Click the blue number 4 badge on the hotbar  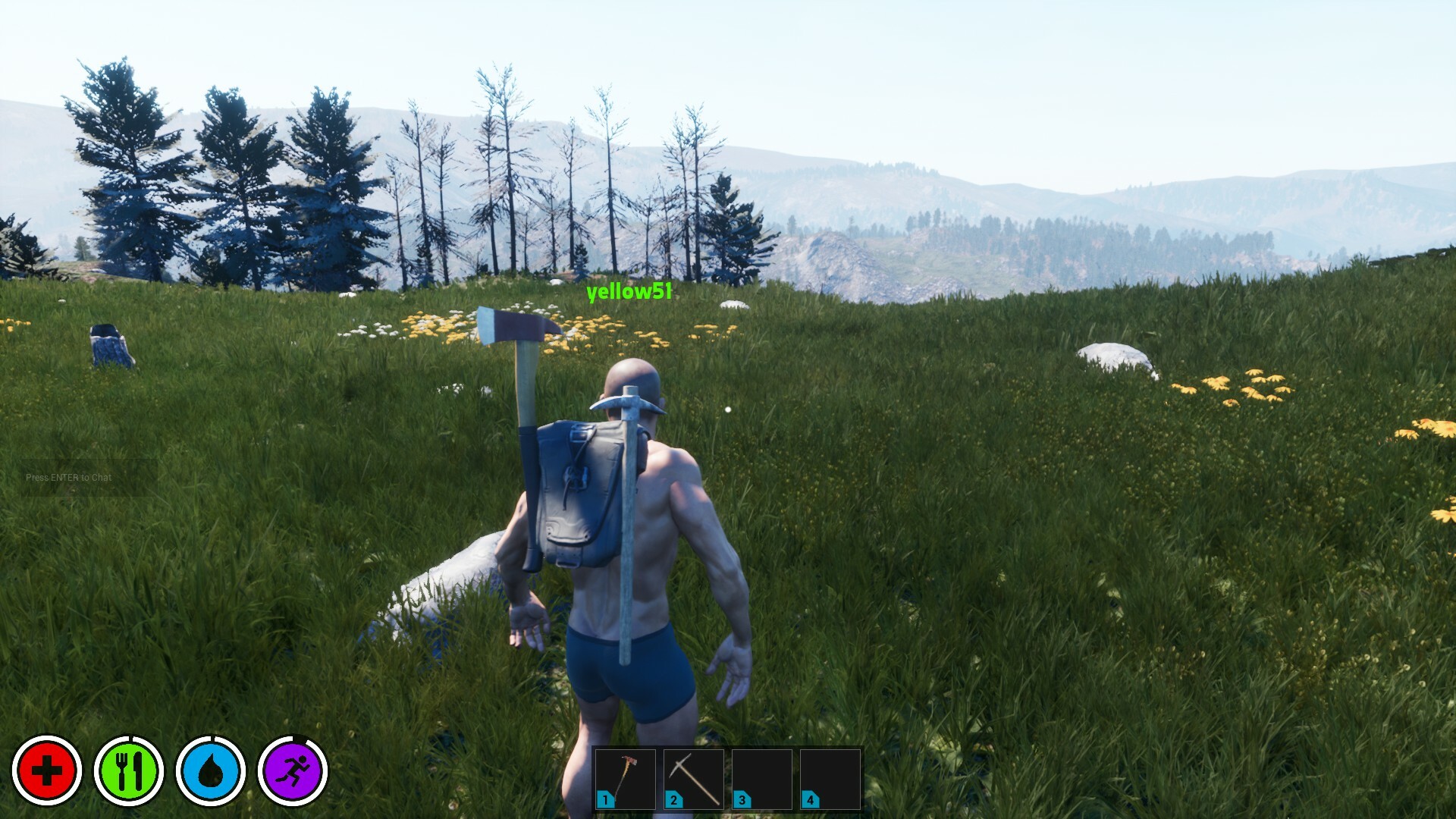(808, 799)
